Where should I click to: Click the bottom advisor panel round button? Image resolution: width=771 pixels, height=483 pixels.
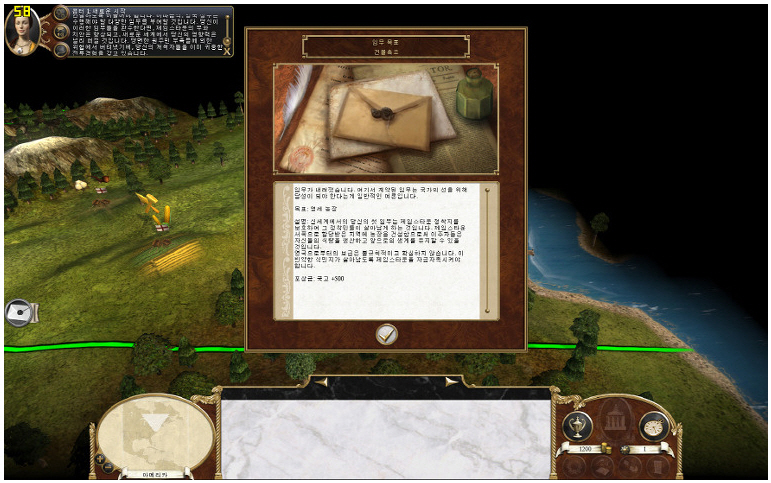pos(61,48)
